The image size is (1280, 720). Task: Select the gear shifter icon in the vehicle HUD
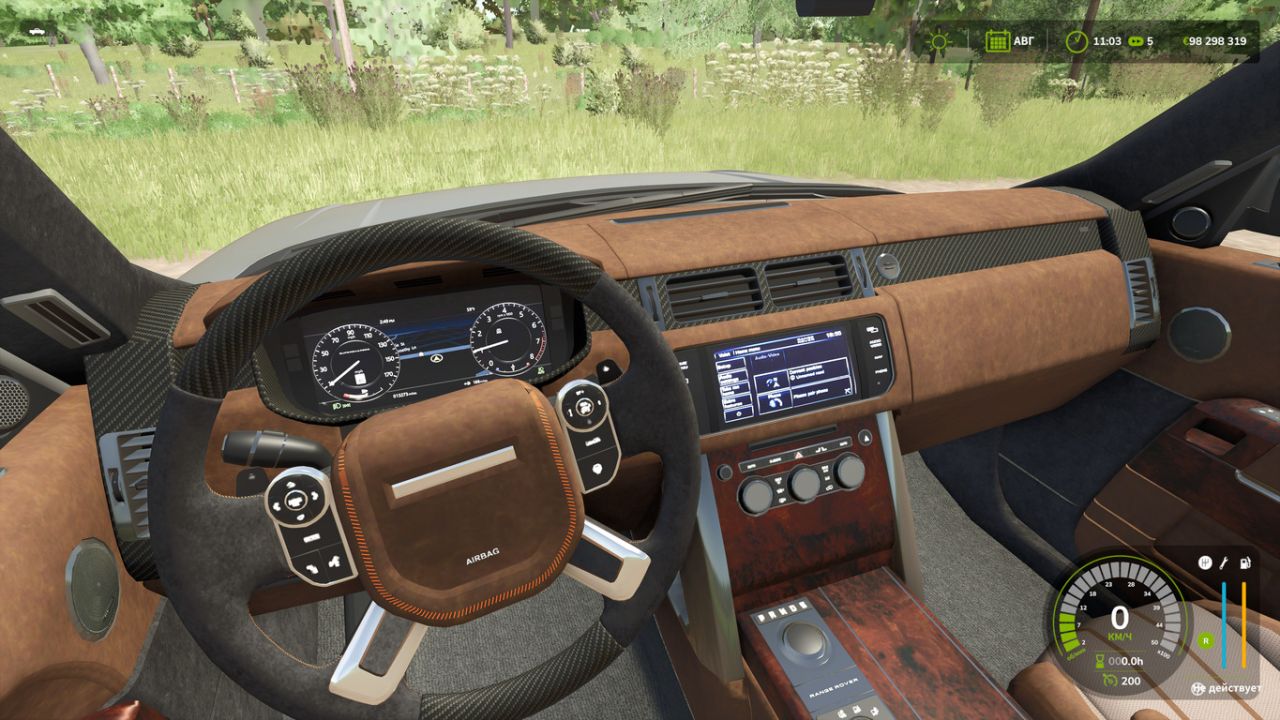[1205, 562]
